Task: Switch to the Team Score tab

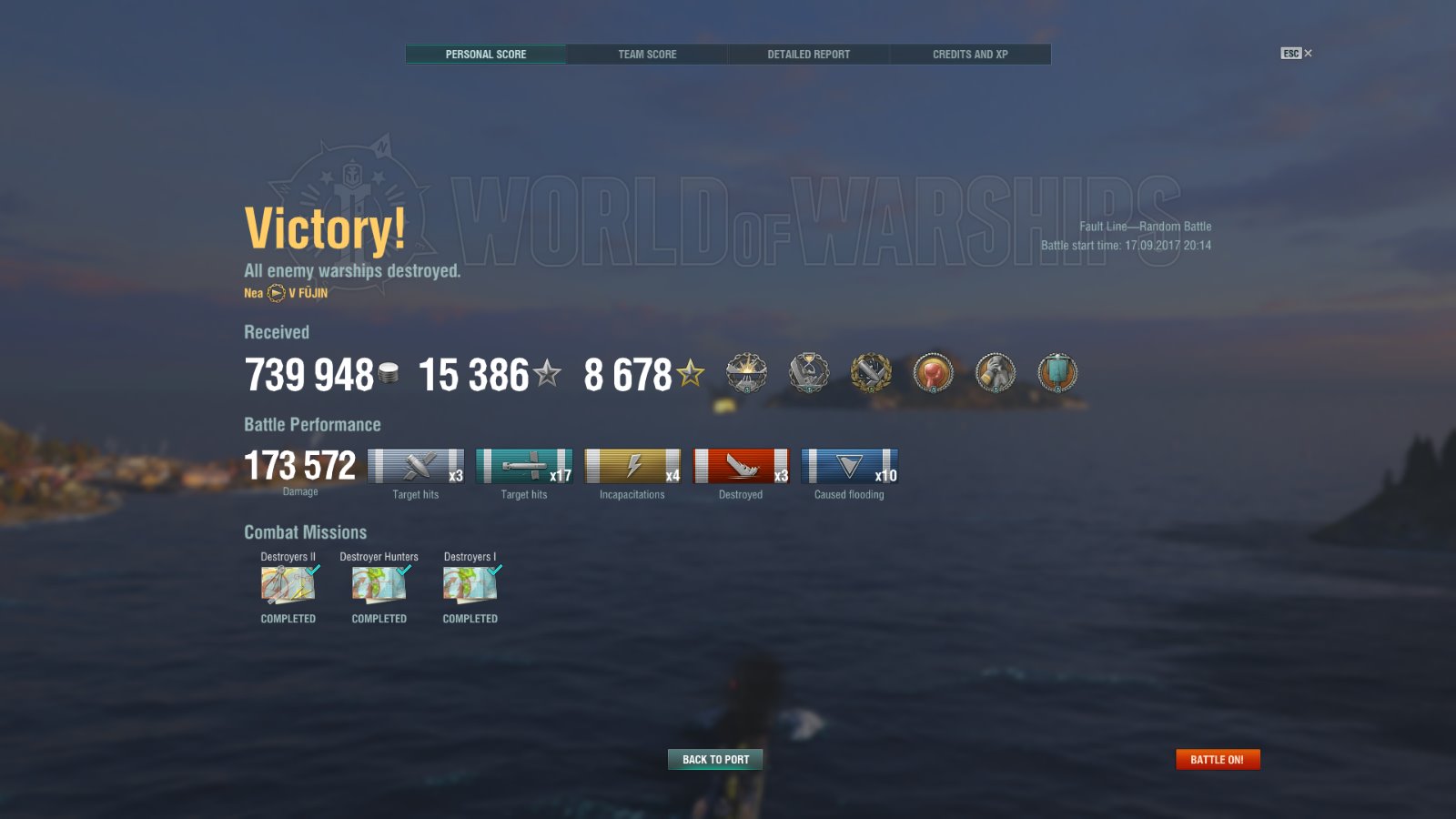Action: [x=647, y=55]
